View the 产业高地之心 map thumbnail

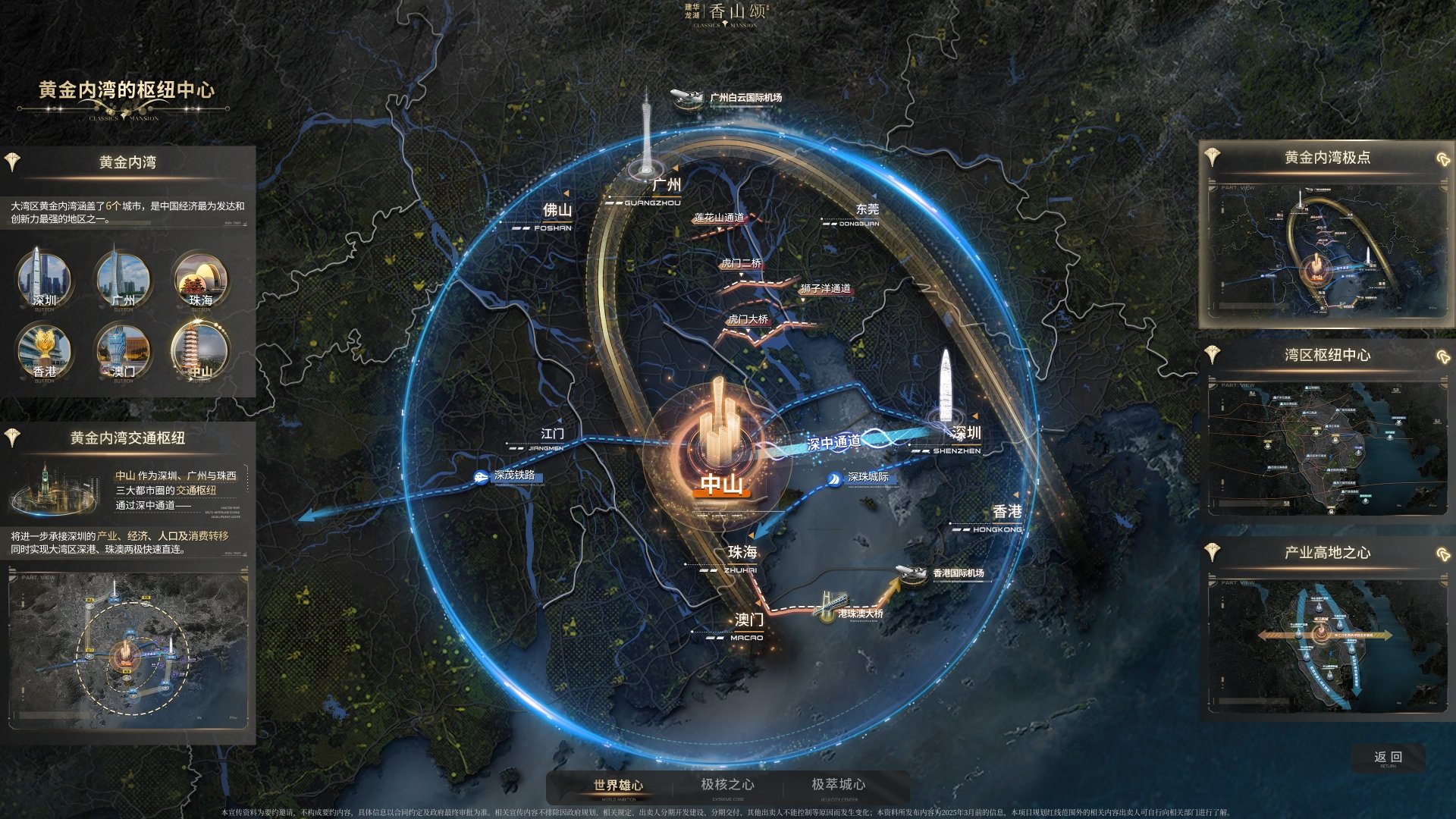coord(1326,645)
